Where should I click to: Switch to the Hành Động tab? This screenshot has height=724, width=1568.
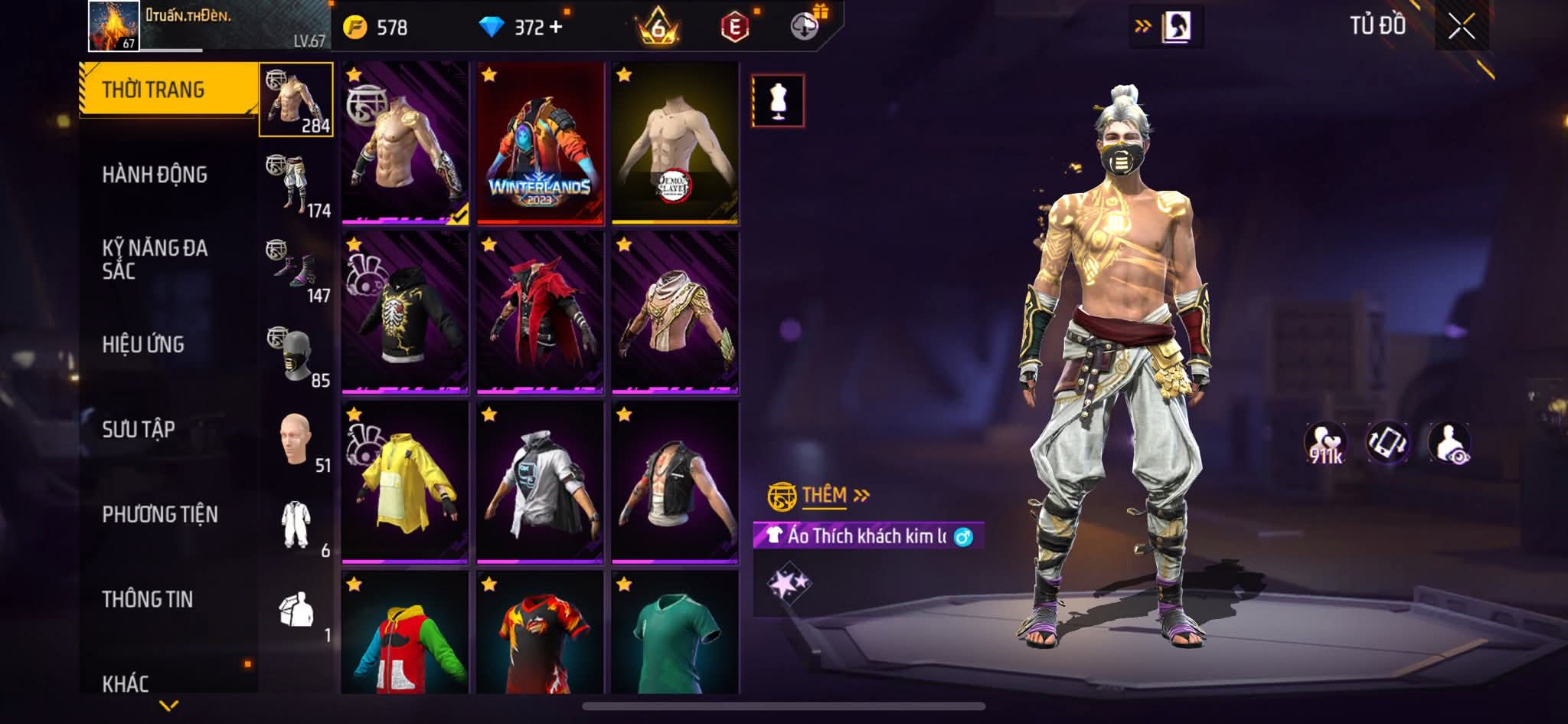click(x=155, y=175)
